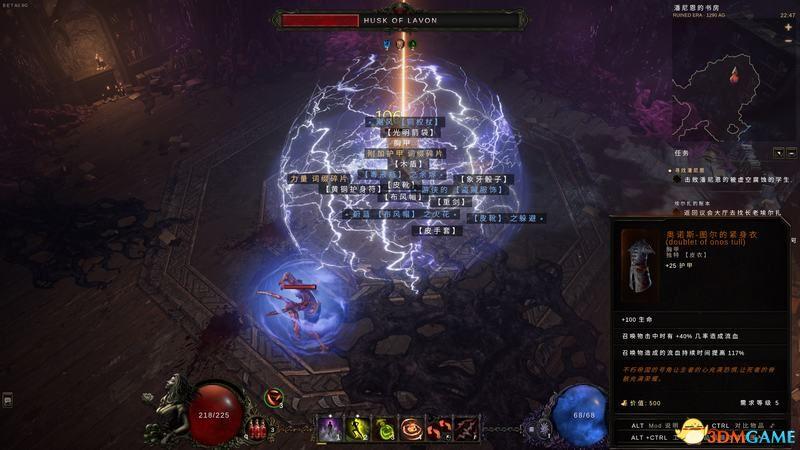The image size is (800, 450).
Task: Cast the orange spiral skill
Action: (x=412, y=428)
